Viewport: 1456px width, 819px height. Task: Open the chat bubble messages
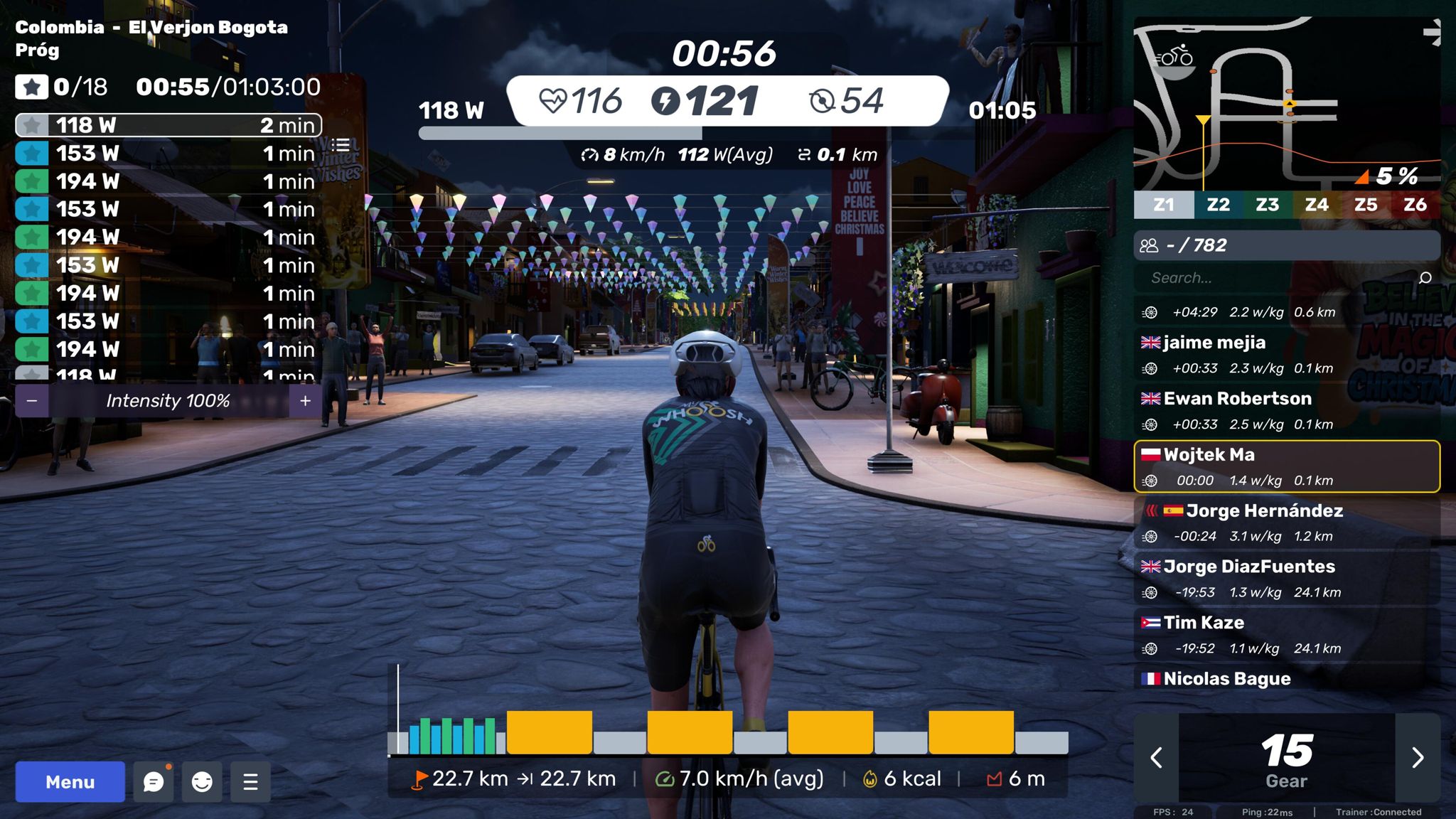click(154, 782)
